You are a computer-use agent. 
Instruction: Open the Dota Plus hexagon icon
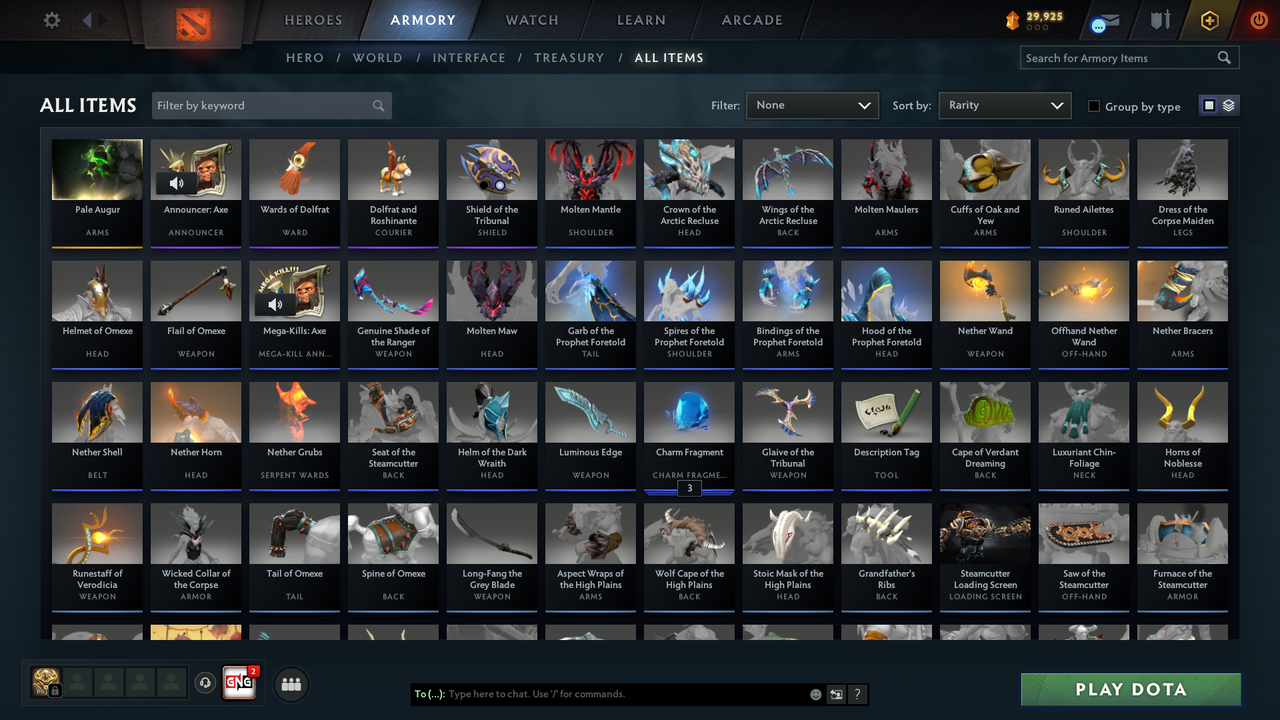1208,19
